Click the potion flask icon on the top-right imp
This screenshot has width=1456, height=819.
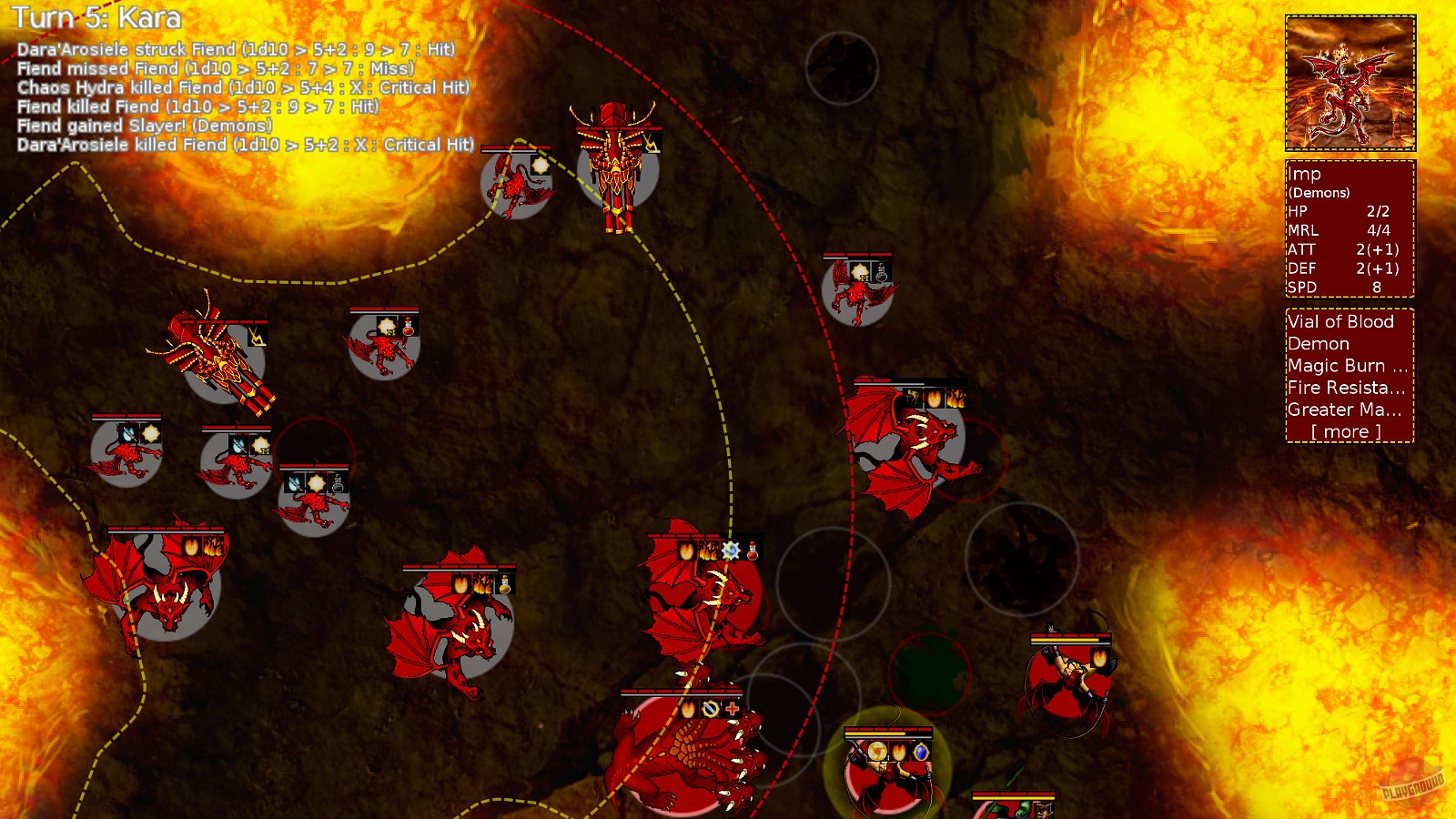coord(881,270)
